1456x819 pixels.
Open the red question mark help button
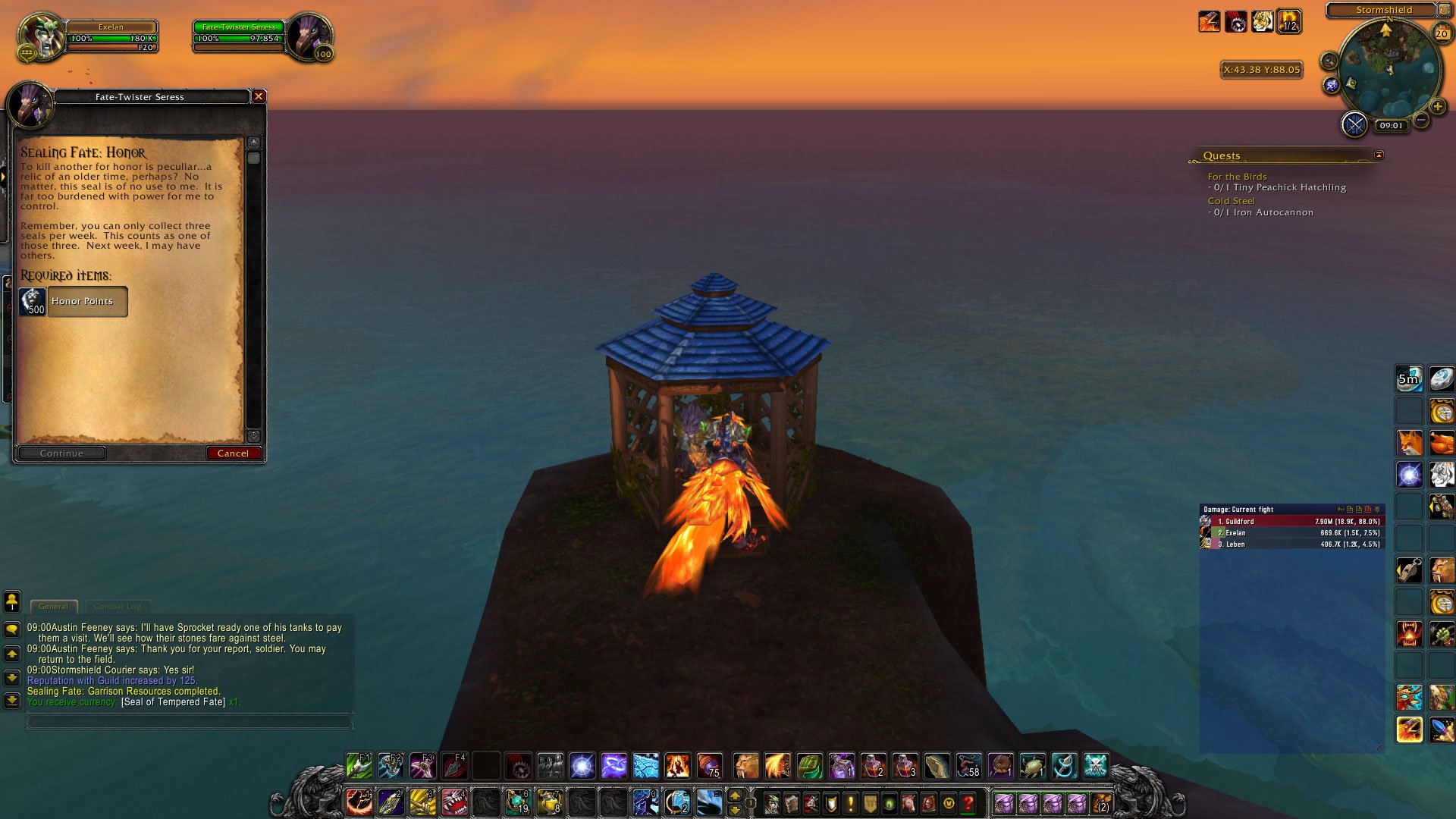point(968,802)
